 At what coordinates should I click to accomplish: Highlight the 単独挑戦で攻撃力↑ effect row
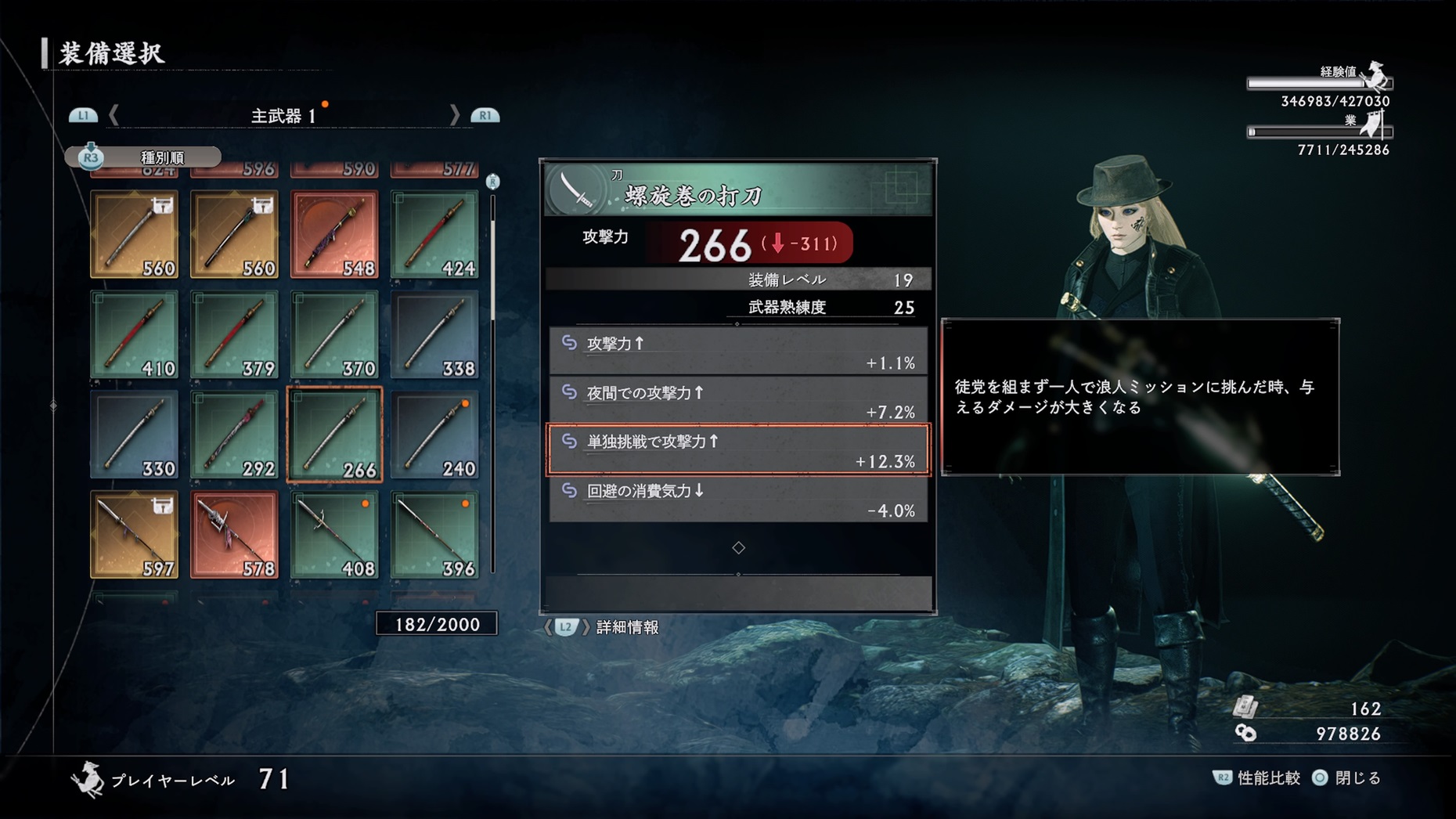point(738,450)
